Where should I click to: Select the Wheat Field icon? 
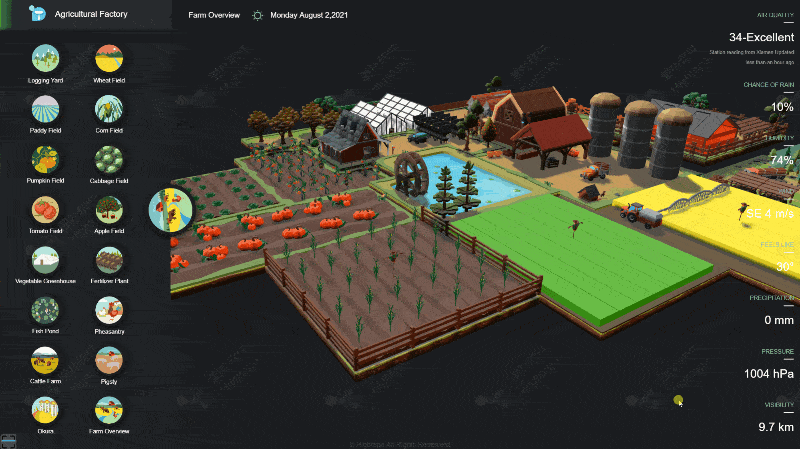coord(108,58)
